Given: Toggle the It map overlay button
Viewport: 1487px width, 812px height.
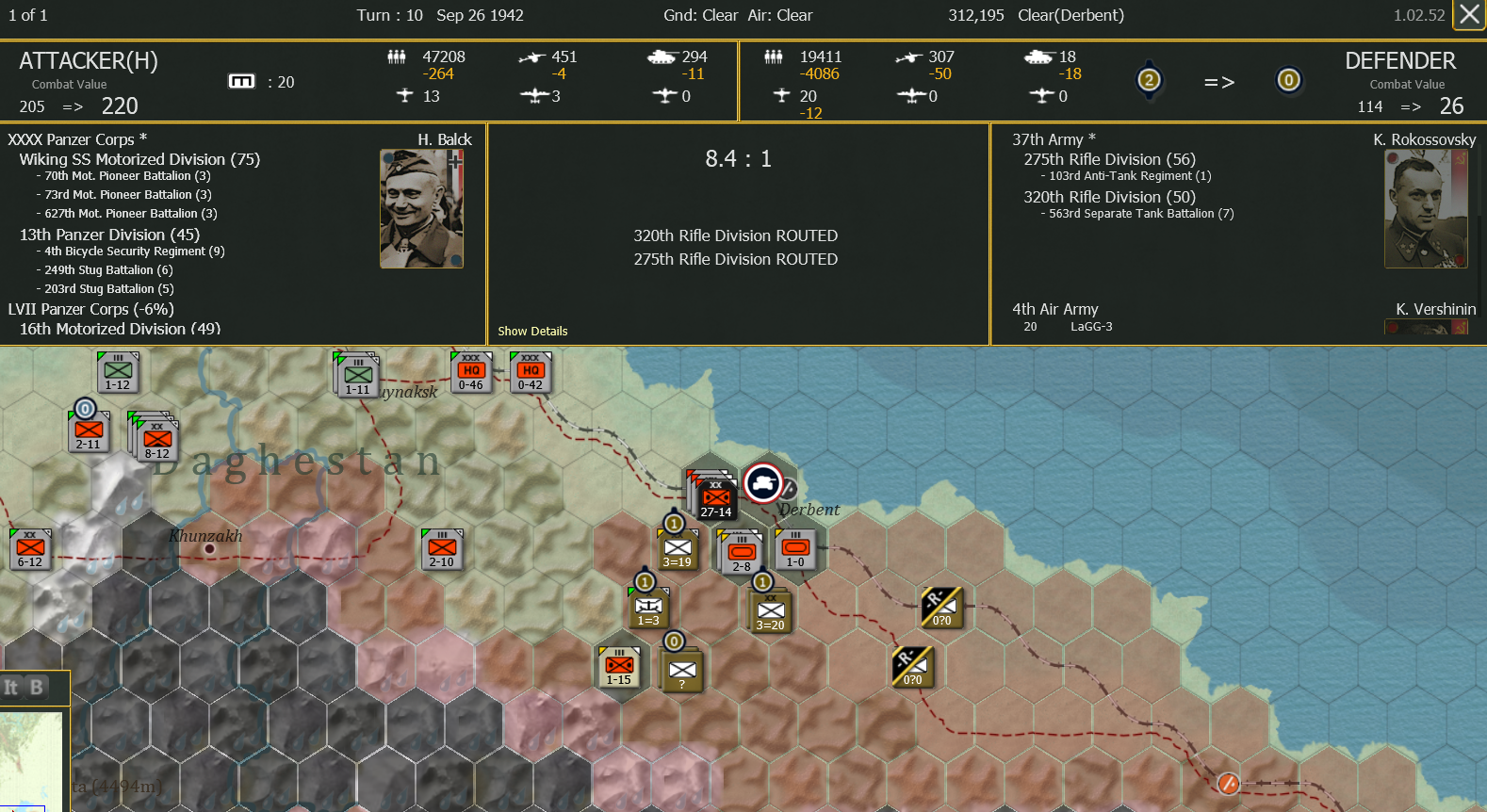Looking at the screenshot, I should pyautogui.click(x=11, y=689).
